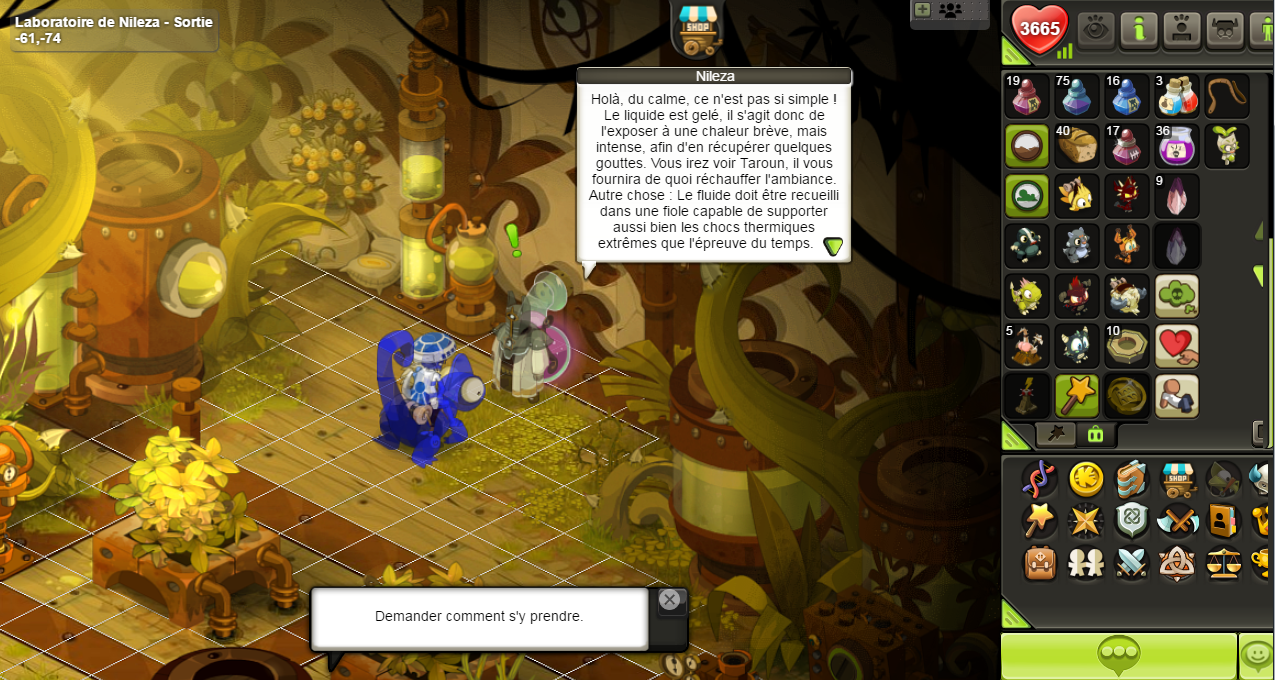1275x680 pixels.
Task: Close the dialogue with the X button
Action: (670, 599)
